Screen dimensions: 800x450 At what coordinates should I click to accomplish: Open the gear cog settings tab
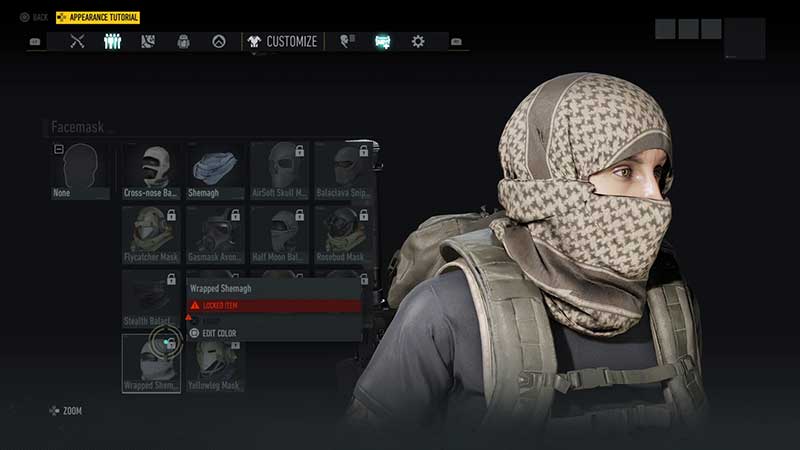tap(418, 42)
